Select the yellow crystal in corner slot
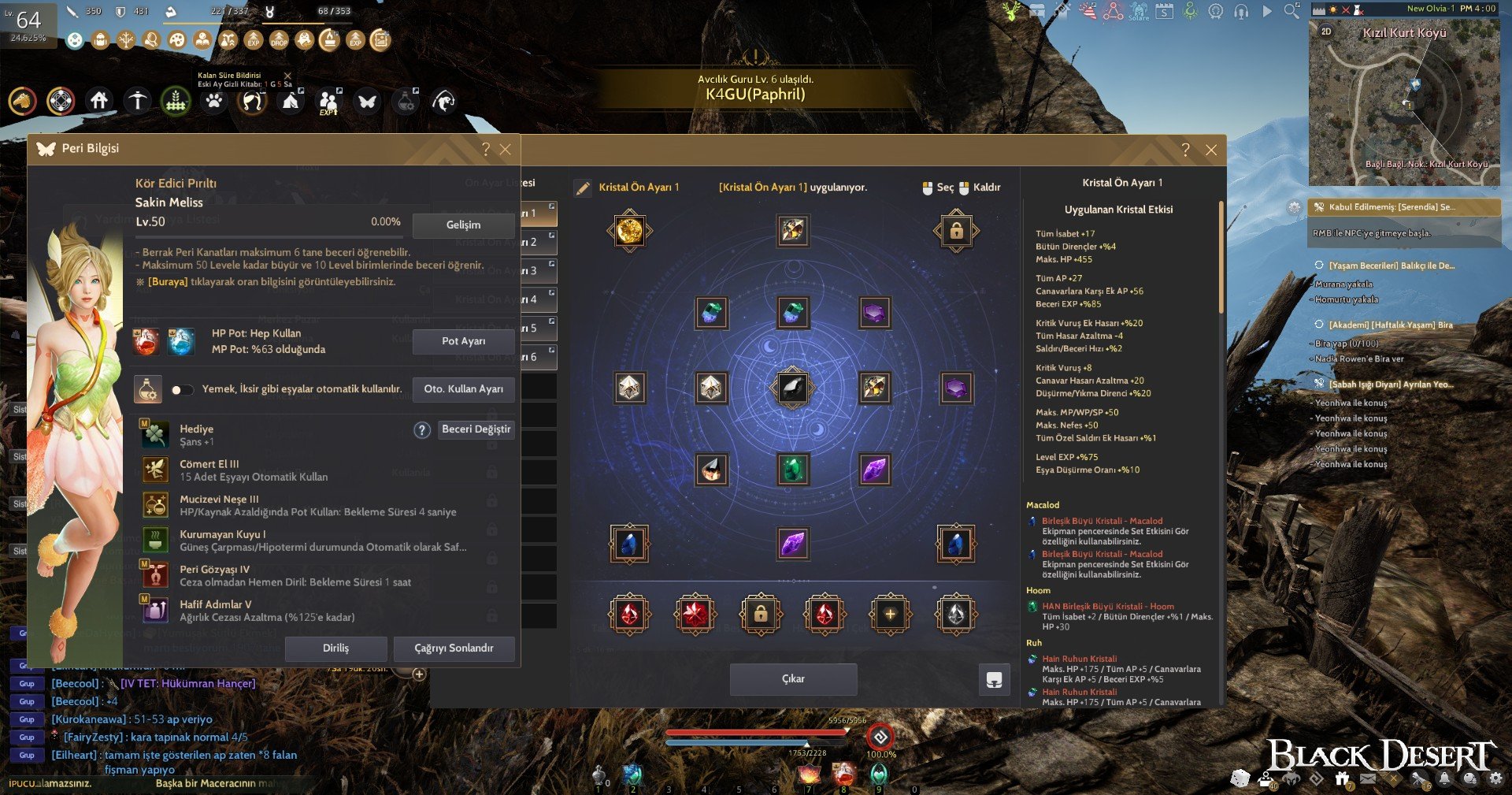 tap(630, 231)
